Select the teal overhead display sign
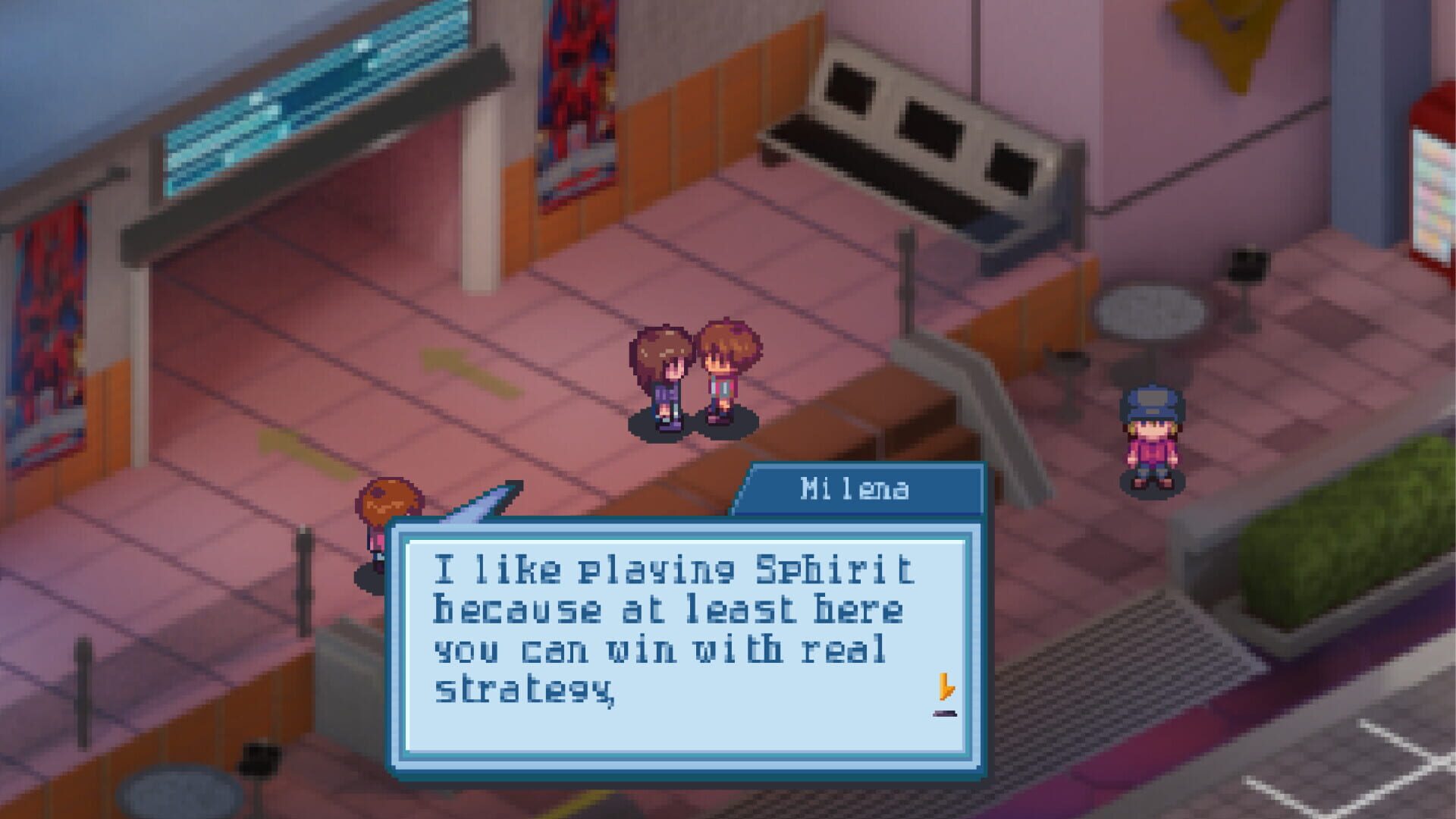Image resolution: width=1456 pixels, height=819 pixels. click(303, 83)
